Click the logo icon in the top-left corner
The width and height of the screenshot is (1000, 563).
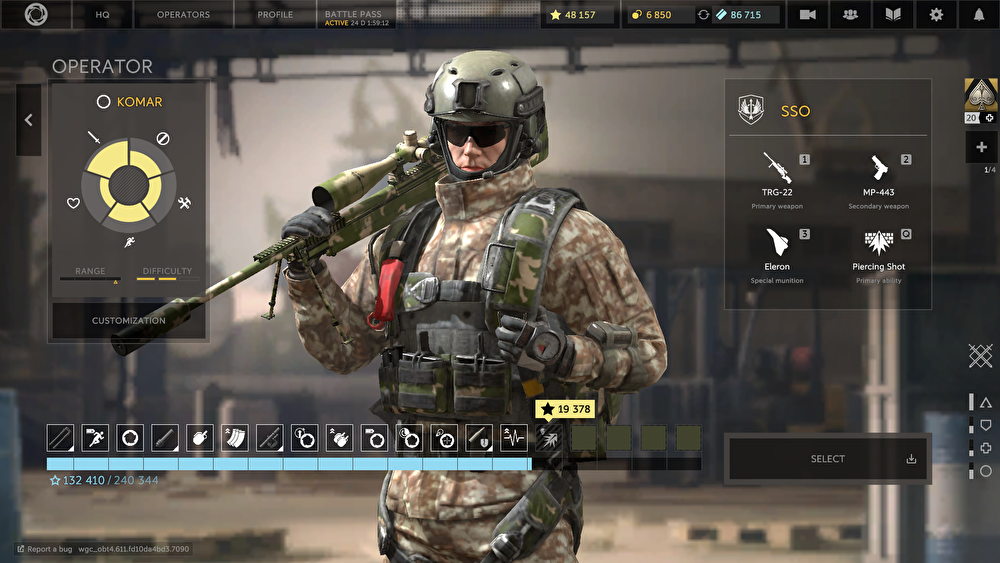click(x=36, y=15)
